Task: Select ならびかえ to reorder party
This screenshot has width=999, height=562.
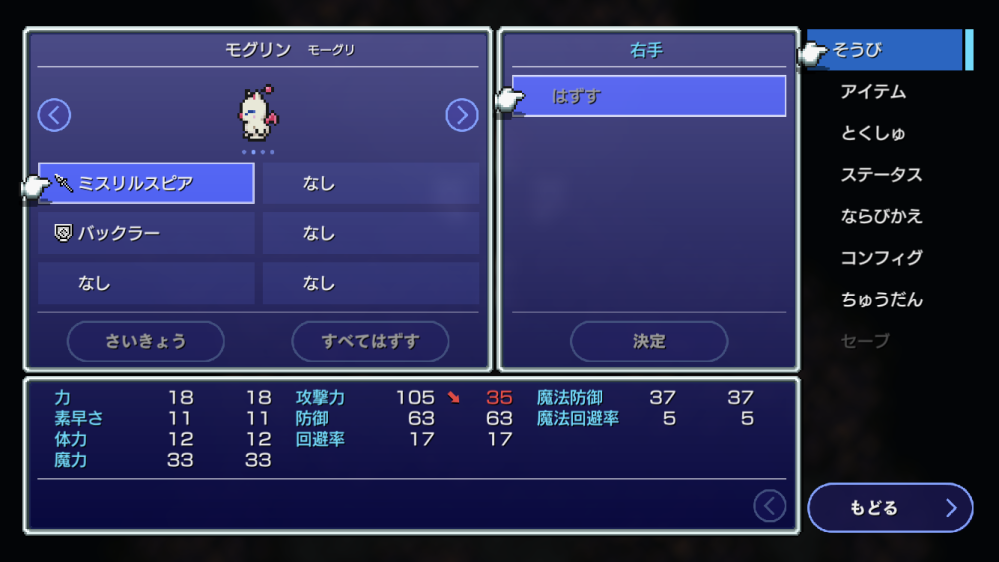Action: click(x=881, y=216)
